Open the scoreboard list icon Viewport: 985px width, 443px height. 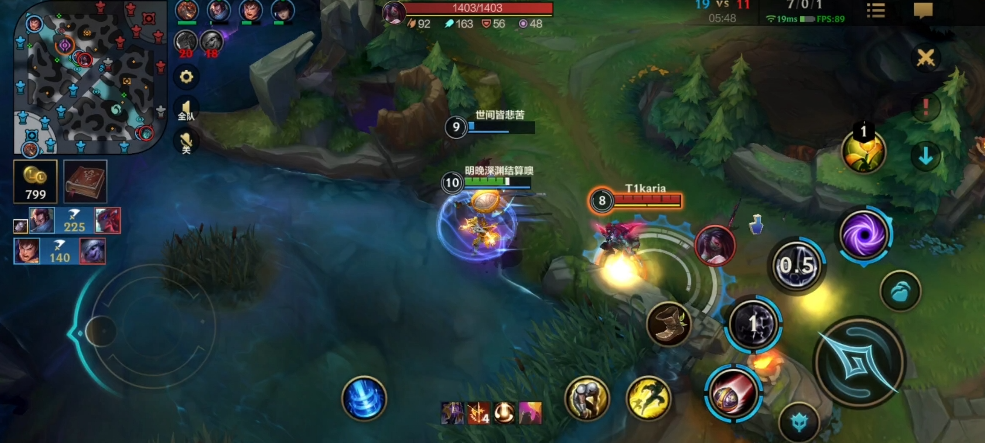point(876,11)
